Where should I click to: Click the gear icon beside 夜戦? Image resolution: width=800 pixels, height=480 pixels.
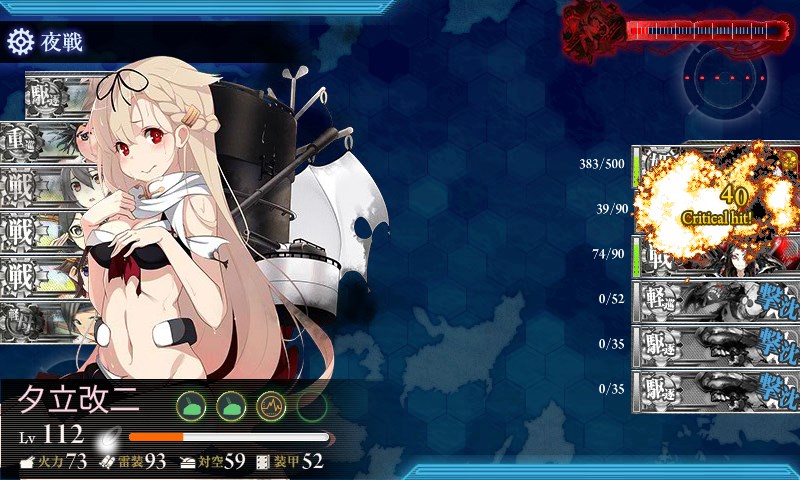20,42
